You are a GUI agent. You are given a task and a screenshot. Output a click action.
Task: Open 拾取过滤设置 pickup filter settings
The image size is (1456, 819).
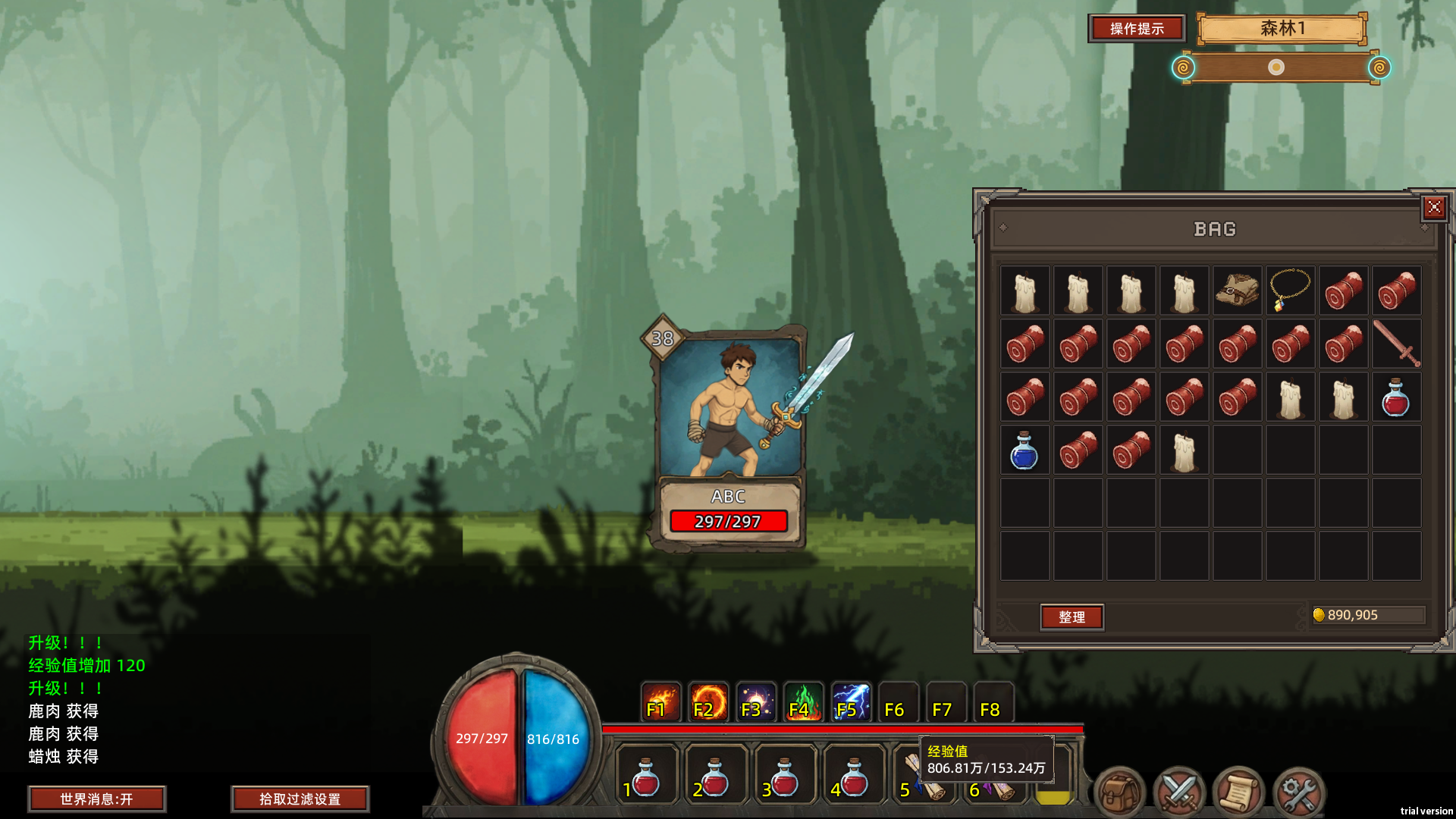(300, 799)
